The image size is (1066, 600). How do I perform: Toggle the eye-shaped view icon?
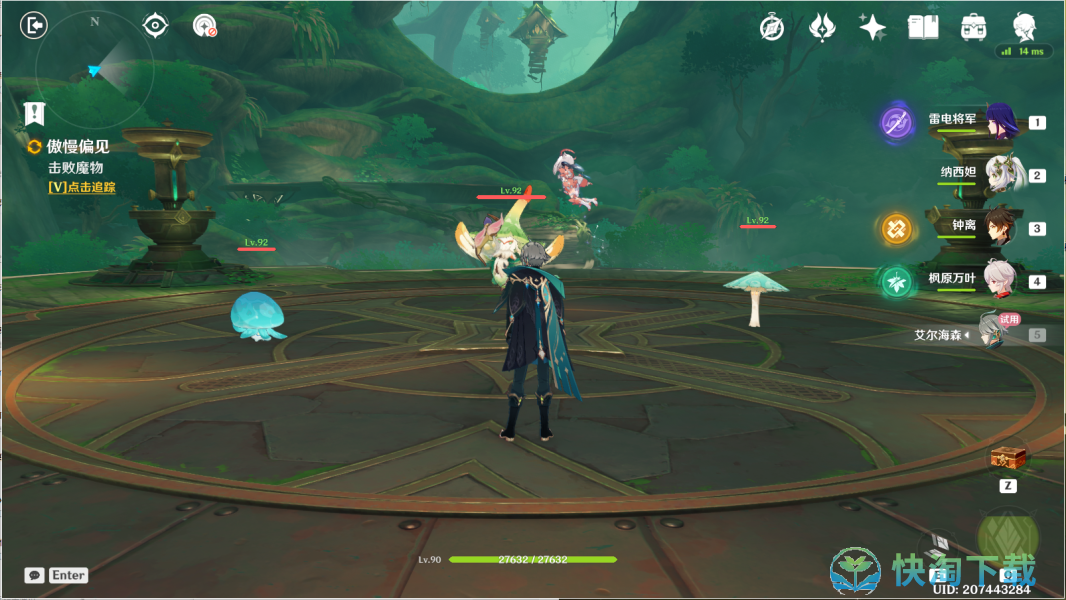click(x=155, y=26)
